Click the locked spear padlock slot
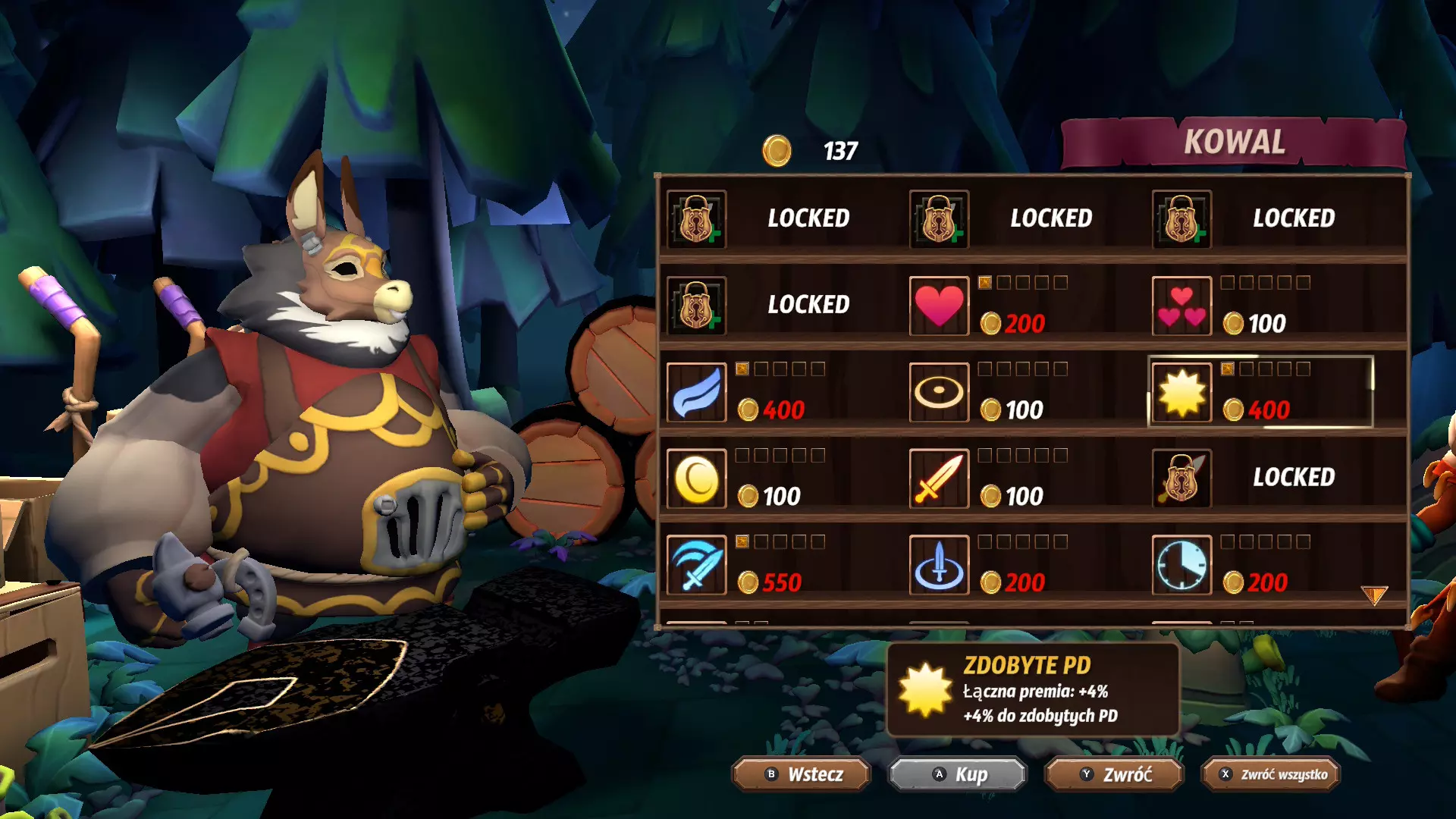This screenshot has width=1456, height=819. (x=1181, y=479)
